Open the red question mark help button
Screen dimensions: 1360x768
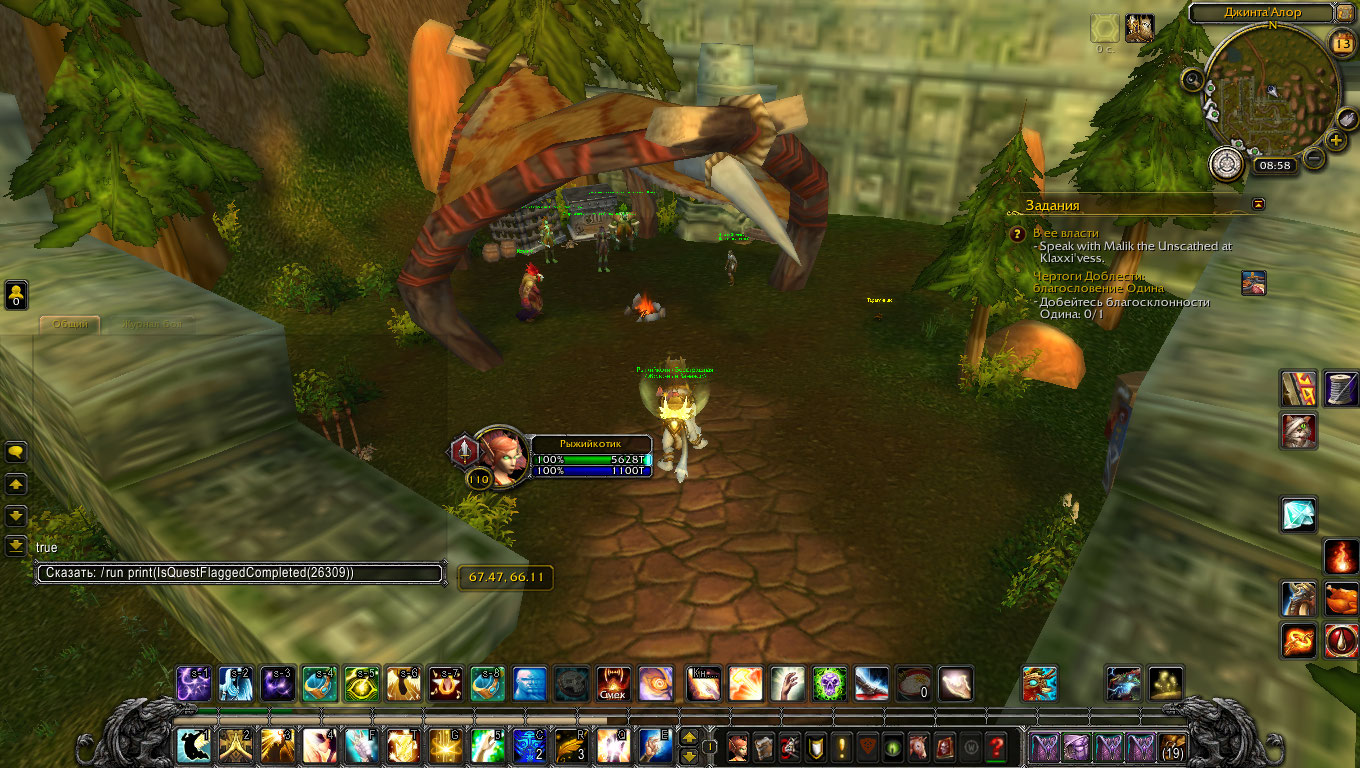coord(996,747)
